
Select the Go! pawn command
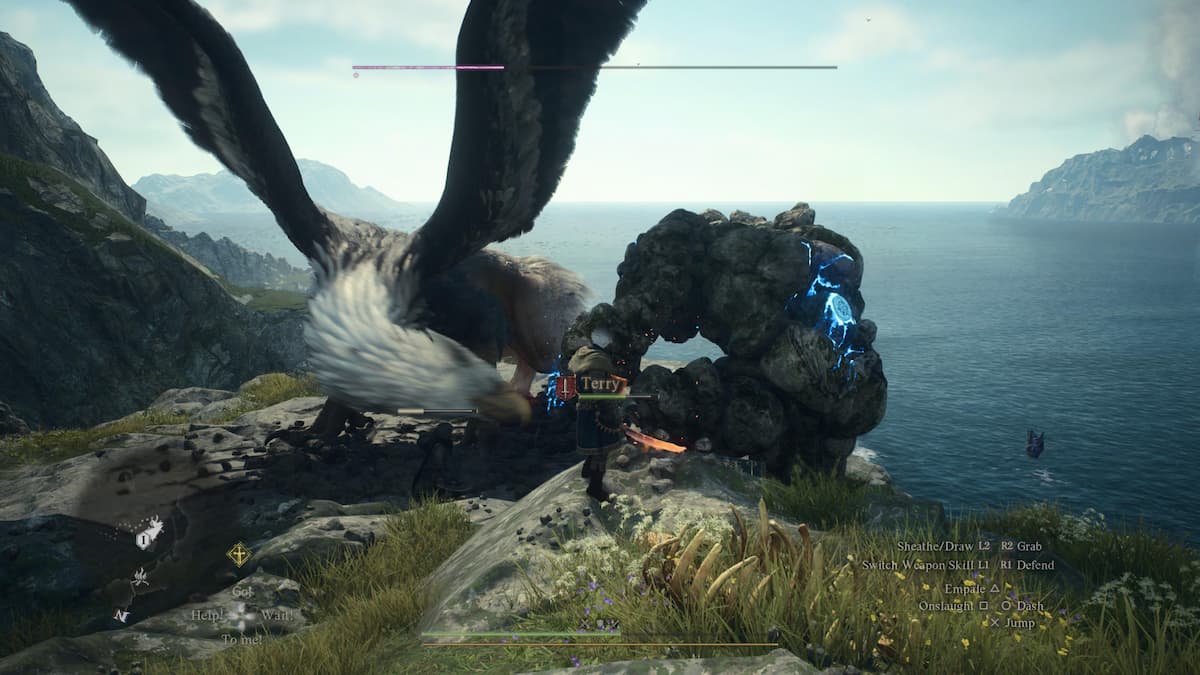[242, 591]
